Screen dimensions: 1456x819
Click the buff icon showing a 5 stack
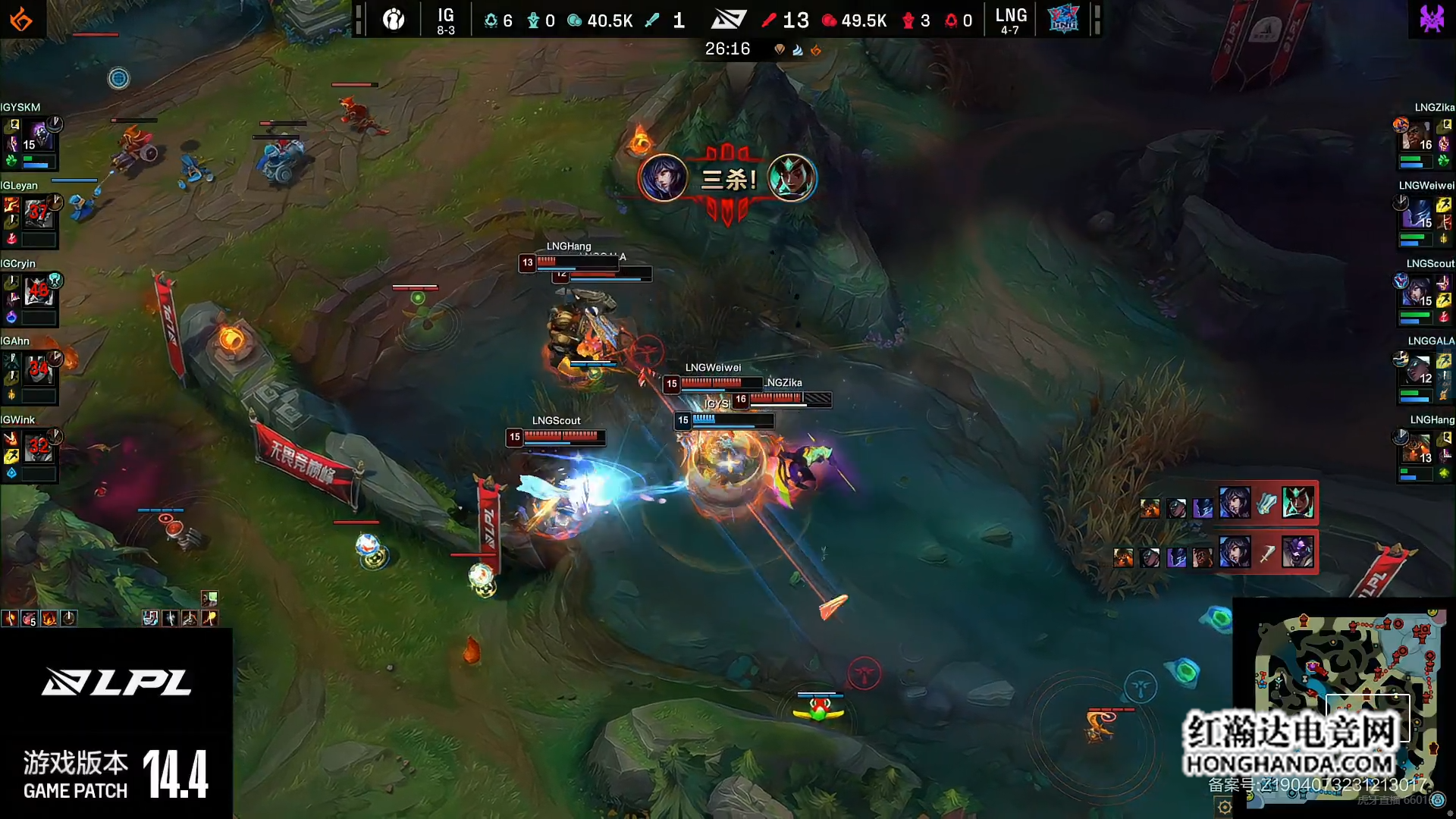tap(29, 619)
